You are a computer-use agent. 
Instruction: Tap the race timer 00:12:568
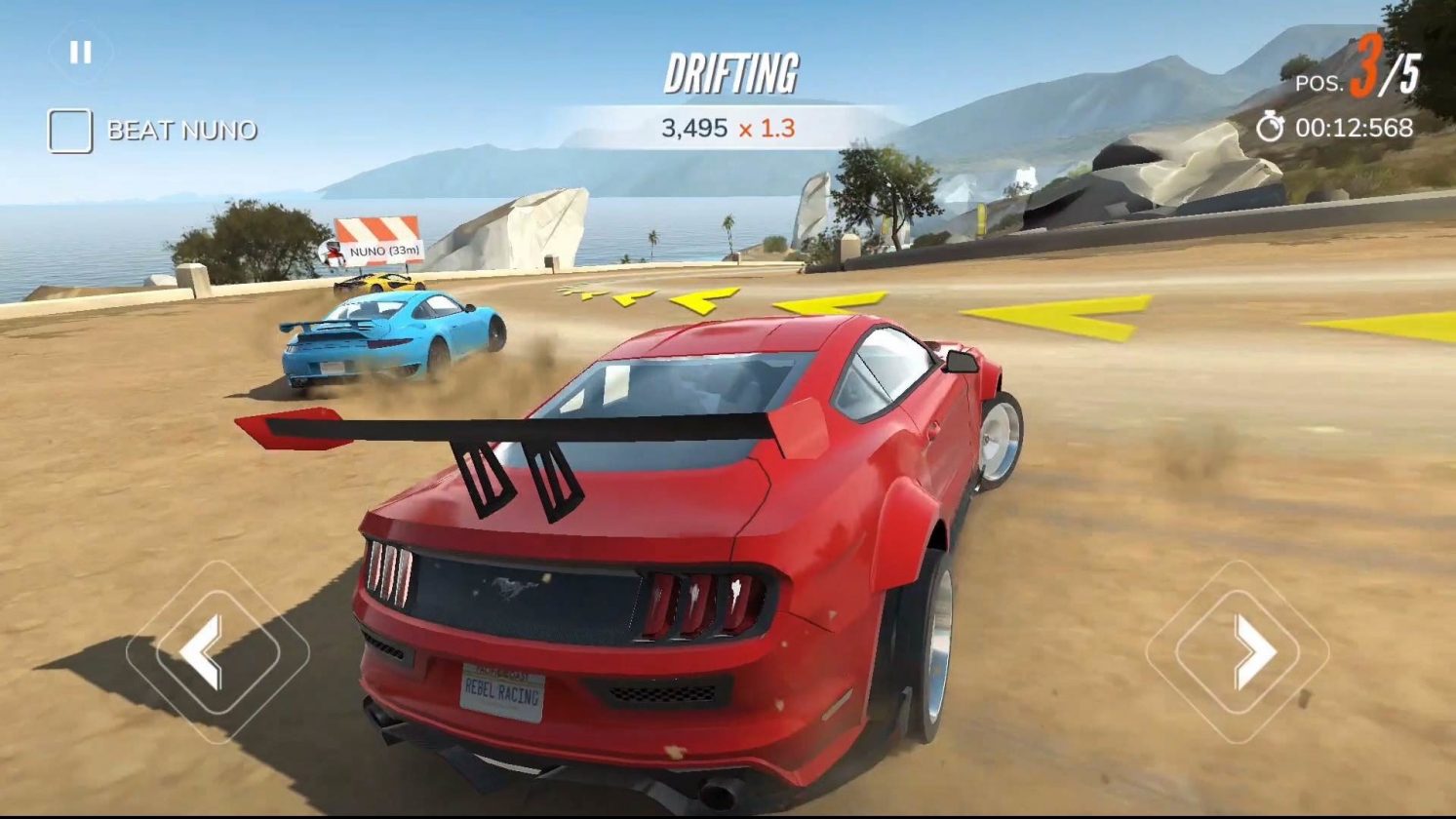1354,125
